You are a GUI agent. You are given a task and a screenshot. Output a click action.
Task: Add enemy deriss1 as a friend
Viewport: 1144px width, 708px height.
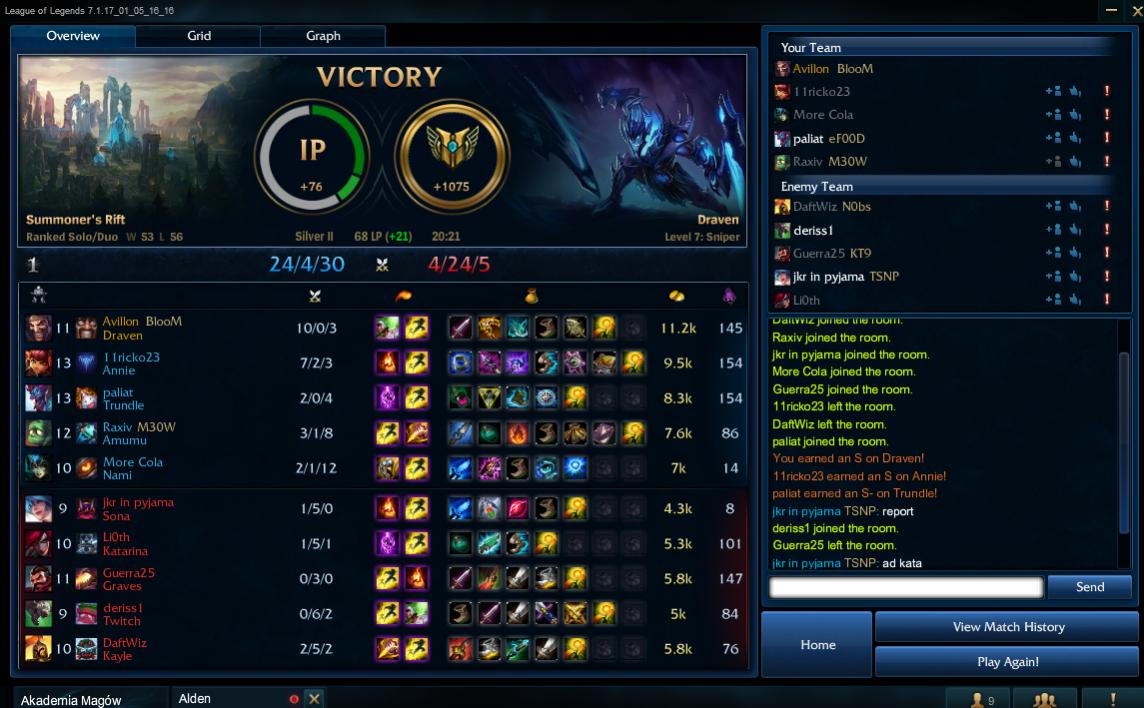click(x=1052, y=231)
